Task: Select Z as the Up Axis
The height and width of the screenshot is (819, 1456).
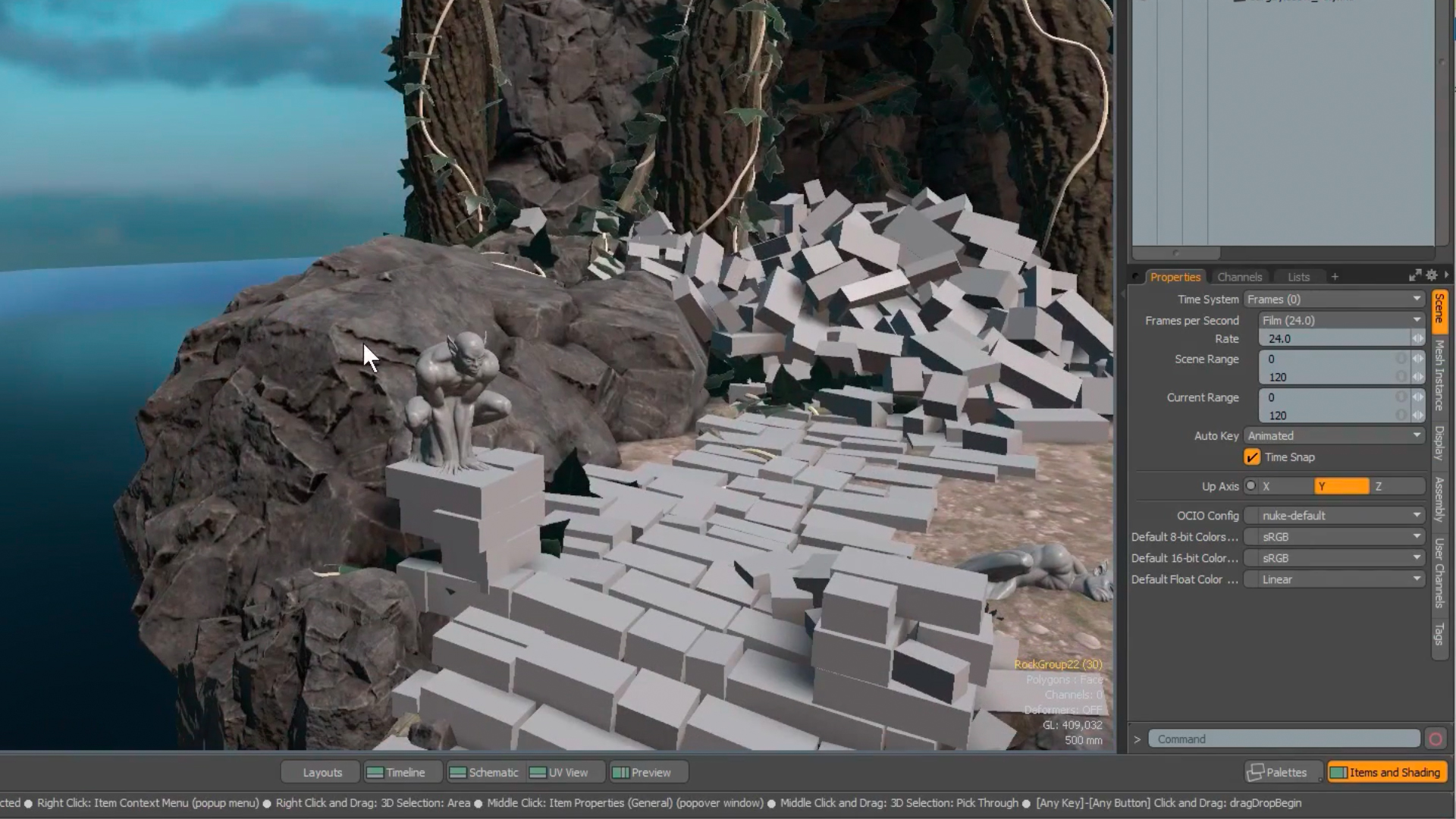Action: (x=1379, y=486)
